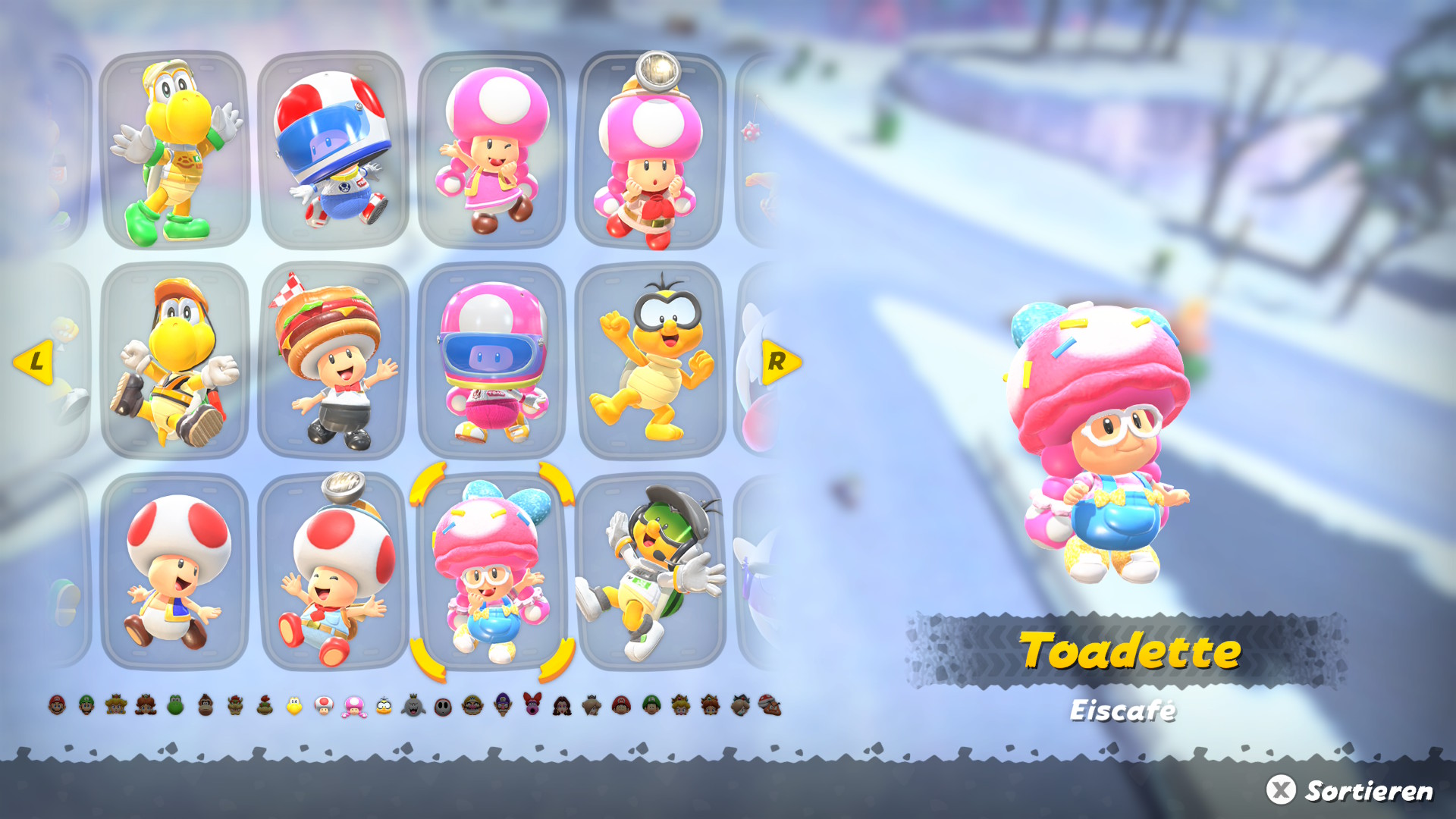This screenshot has height=819, width=1456.
Task: Jump to the Bowser head icon
Action: click(235, 705)
